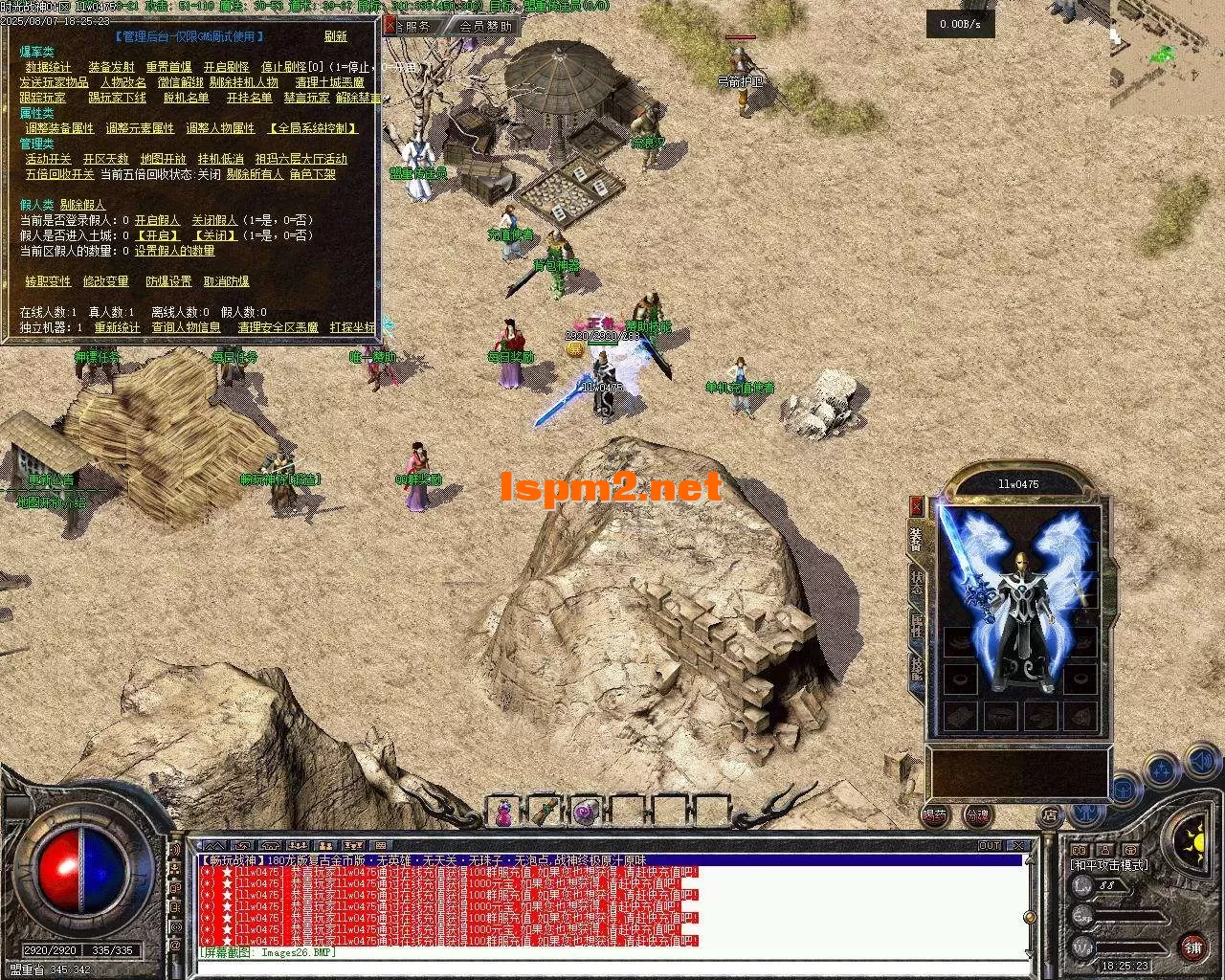Toggle the 活动开关 event switch link
This screenshot has height=980, width=1225.
pos(48,159)
